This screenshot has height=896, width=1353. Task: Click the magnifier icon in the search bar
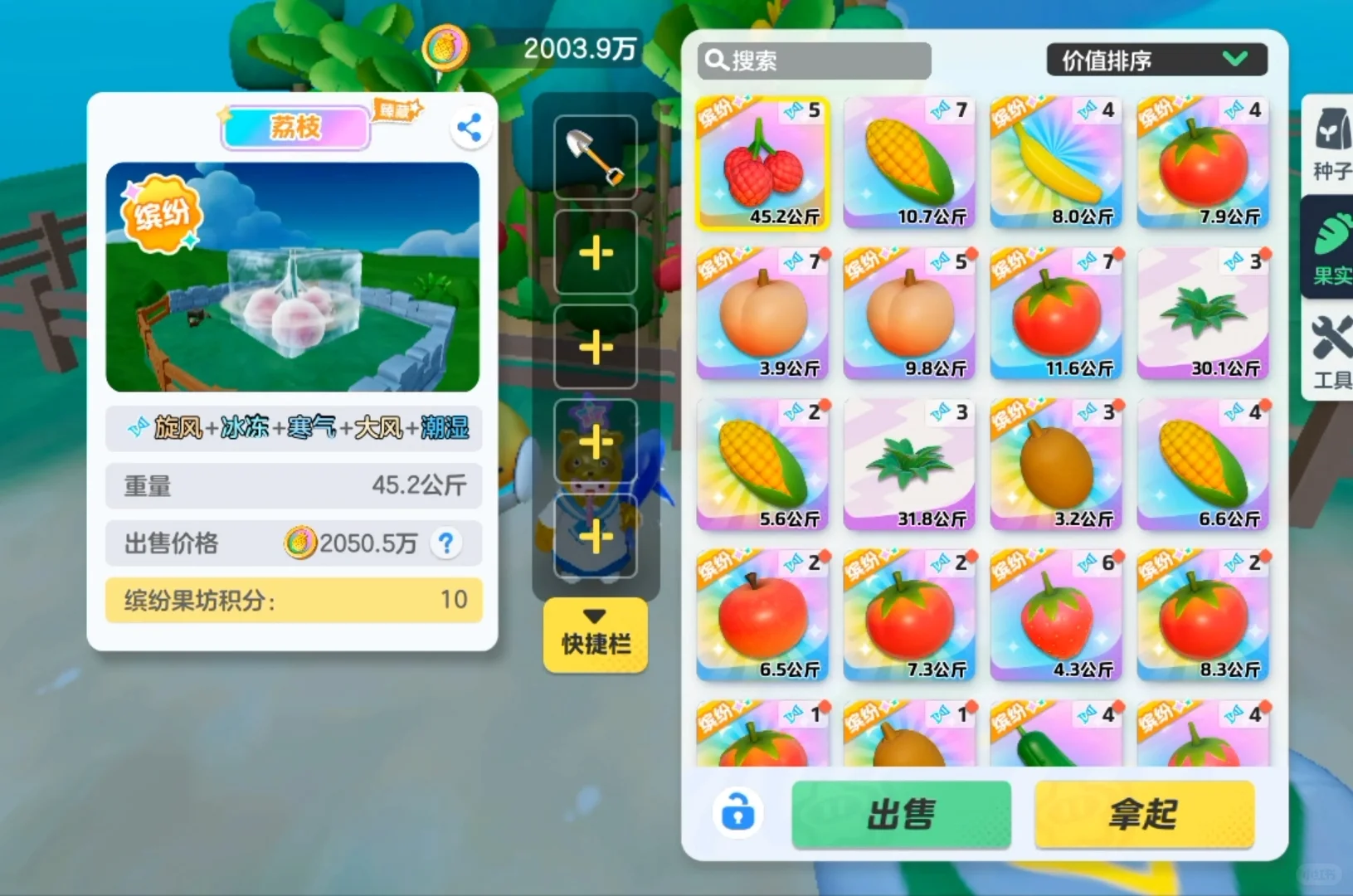coord(715,60)
